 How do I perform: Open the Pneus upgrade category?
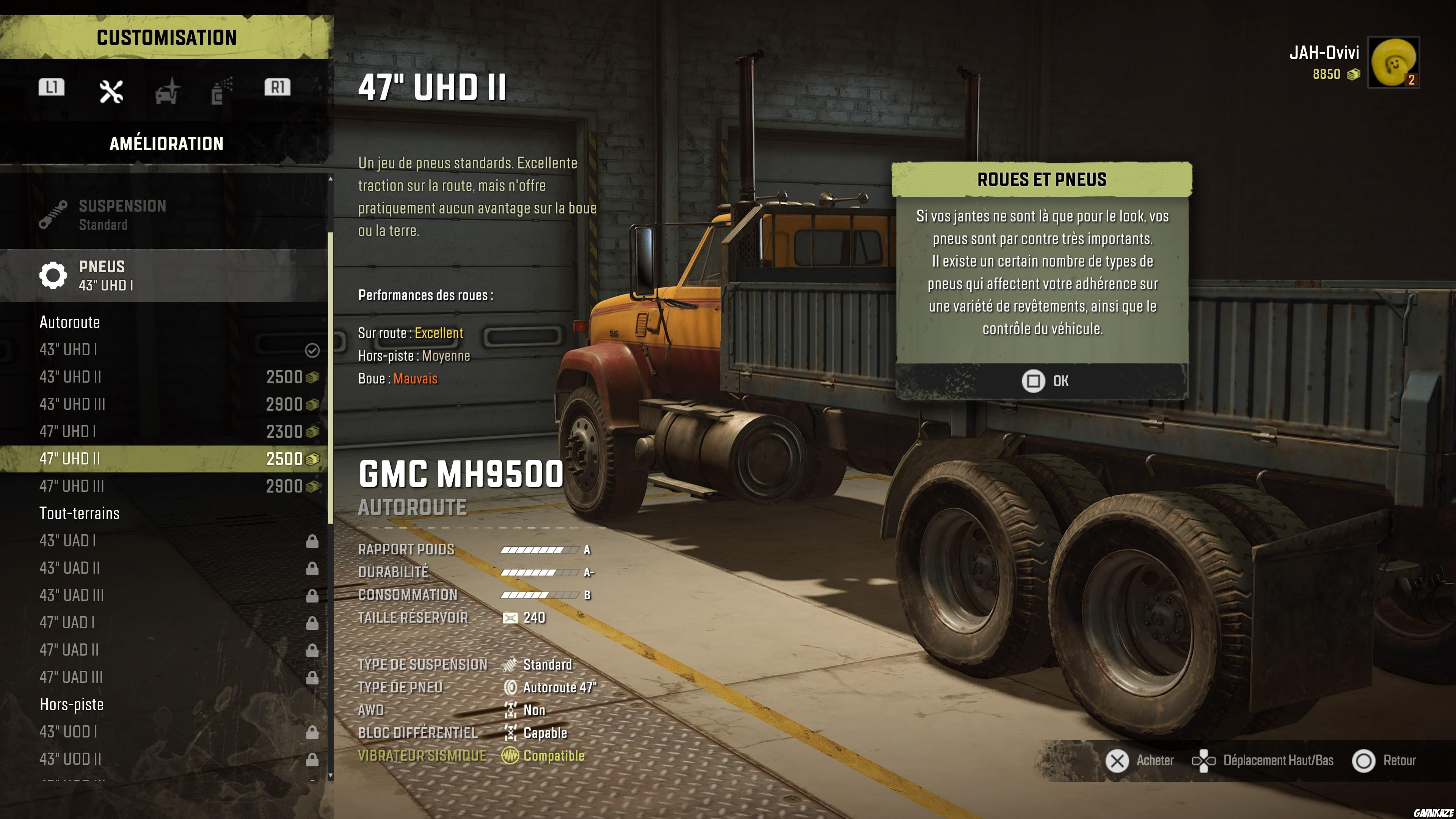[164, 276]
